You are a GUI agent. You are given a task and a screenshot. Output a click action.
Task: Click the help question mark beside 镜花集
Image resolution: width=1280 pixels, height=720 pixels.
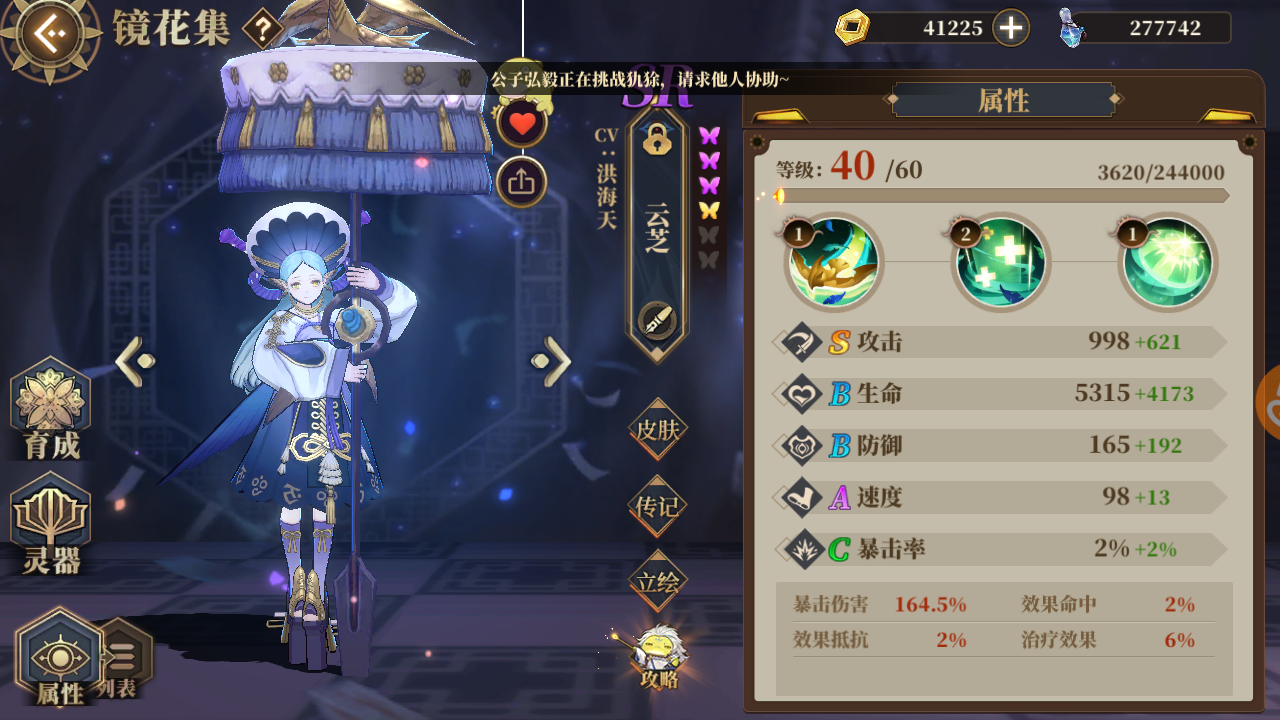point(261,28)
